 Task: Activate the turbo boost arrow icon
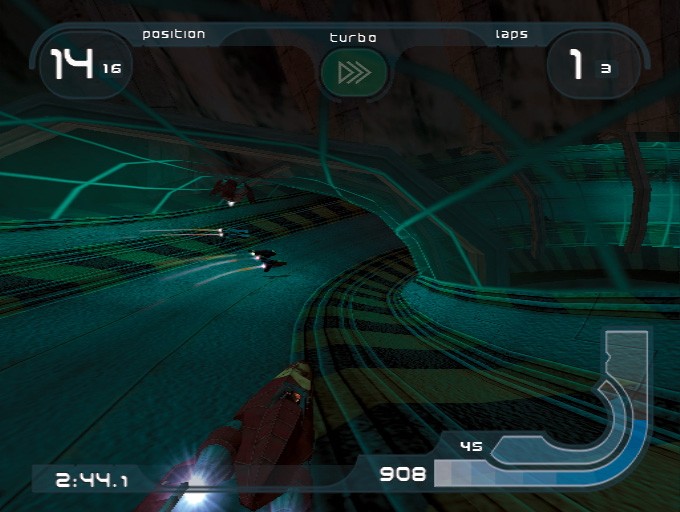pos(353,73)
